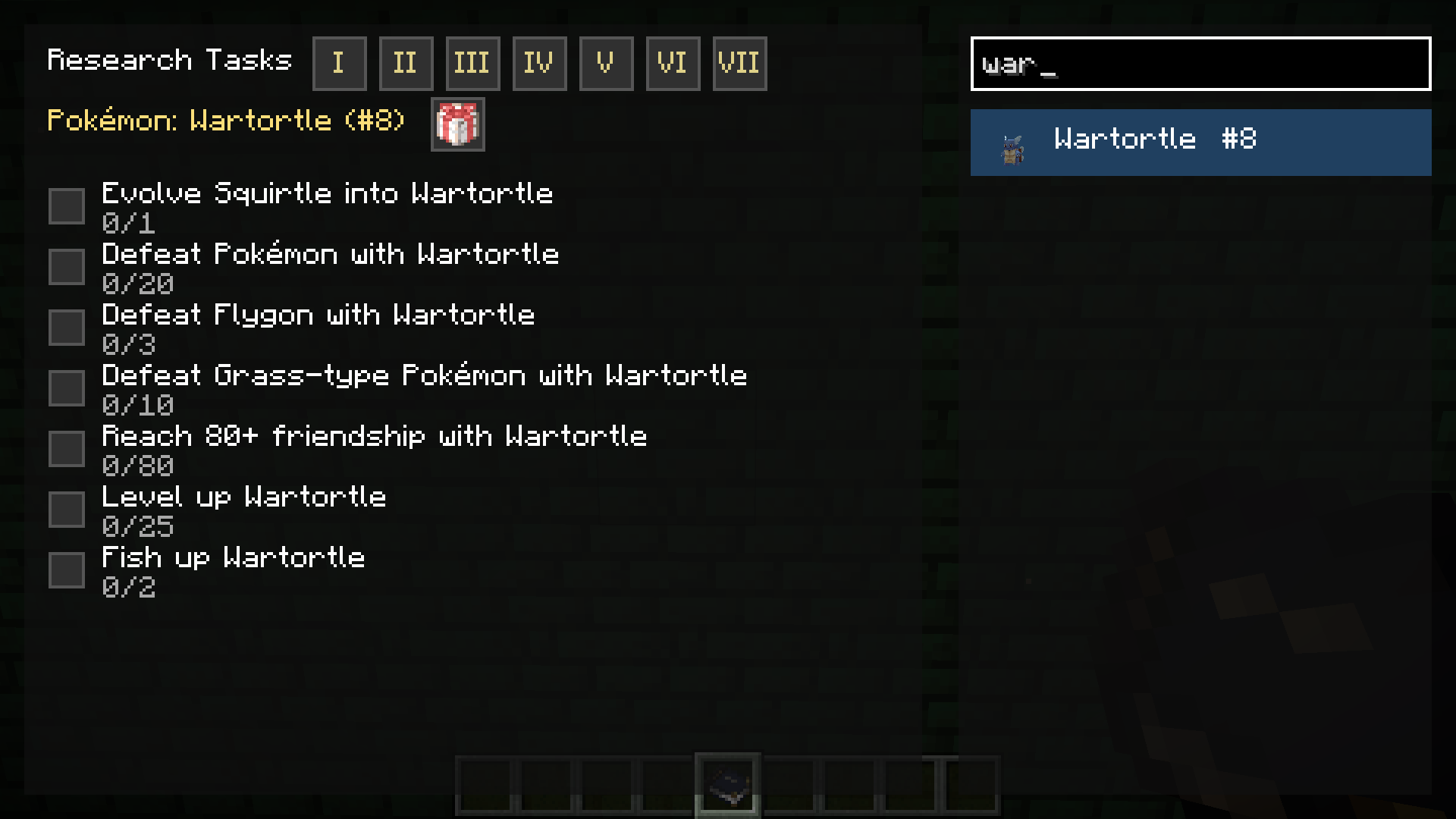
Task: Click research tab I
Action: point(339,63)
